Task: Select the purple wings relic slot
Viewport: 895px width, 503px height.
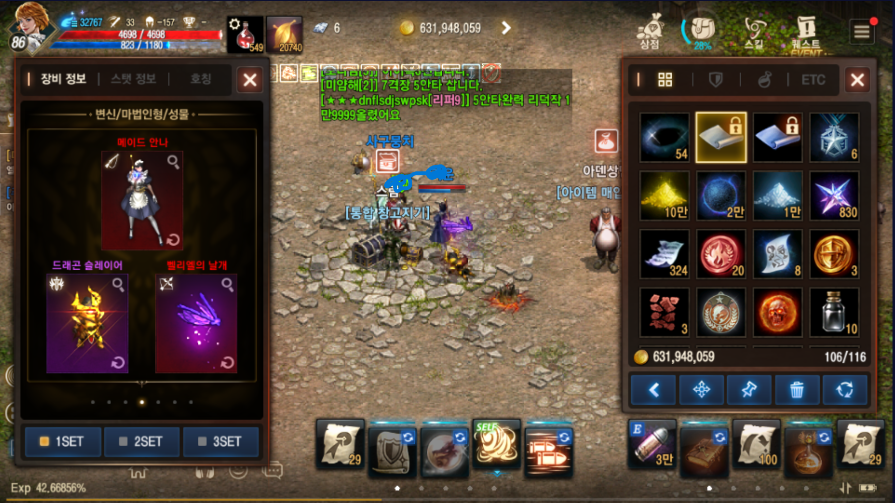Action: 196,322
